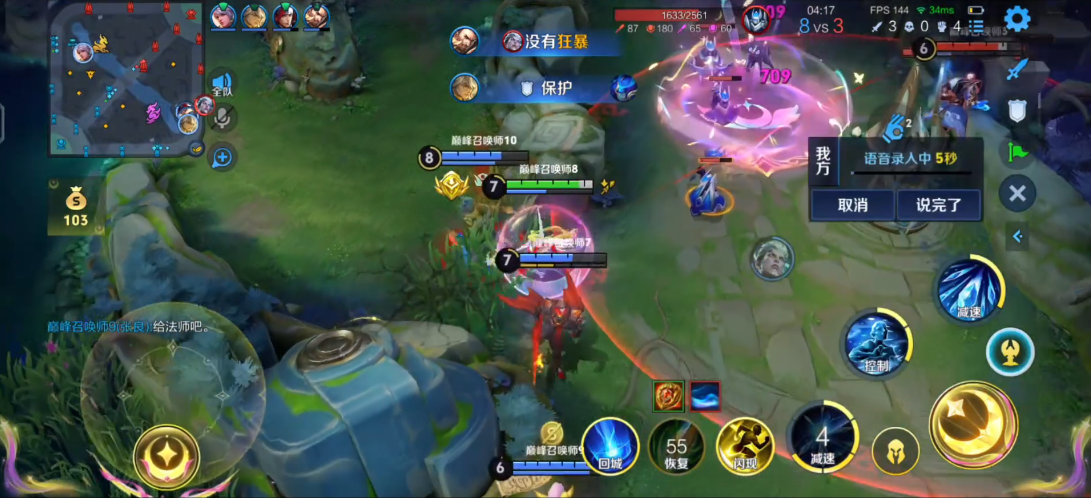Send the green flag gather signal
Image resolution: width=1091 pixels, height=498 pixels.
pos(1017,151)
